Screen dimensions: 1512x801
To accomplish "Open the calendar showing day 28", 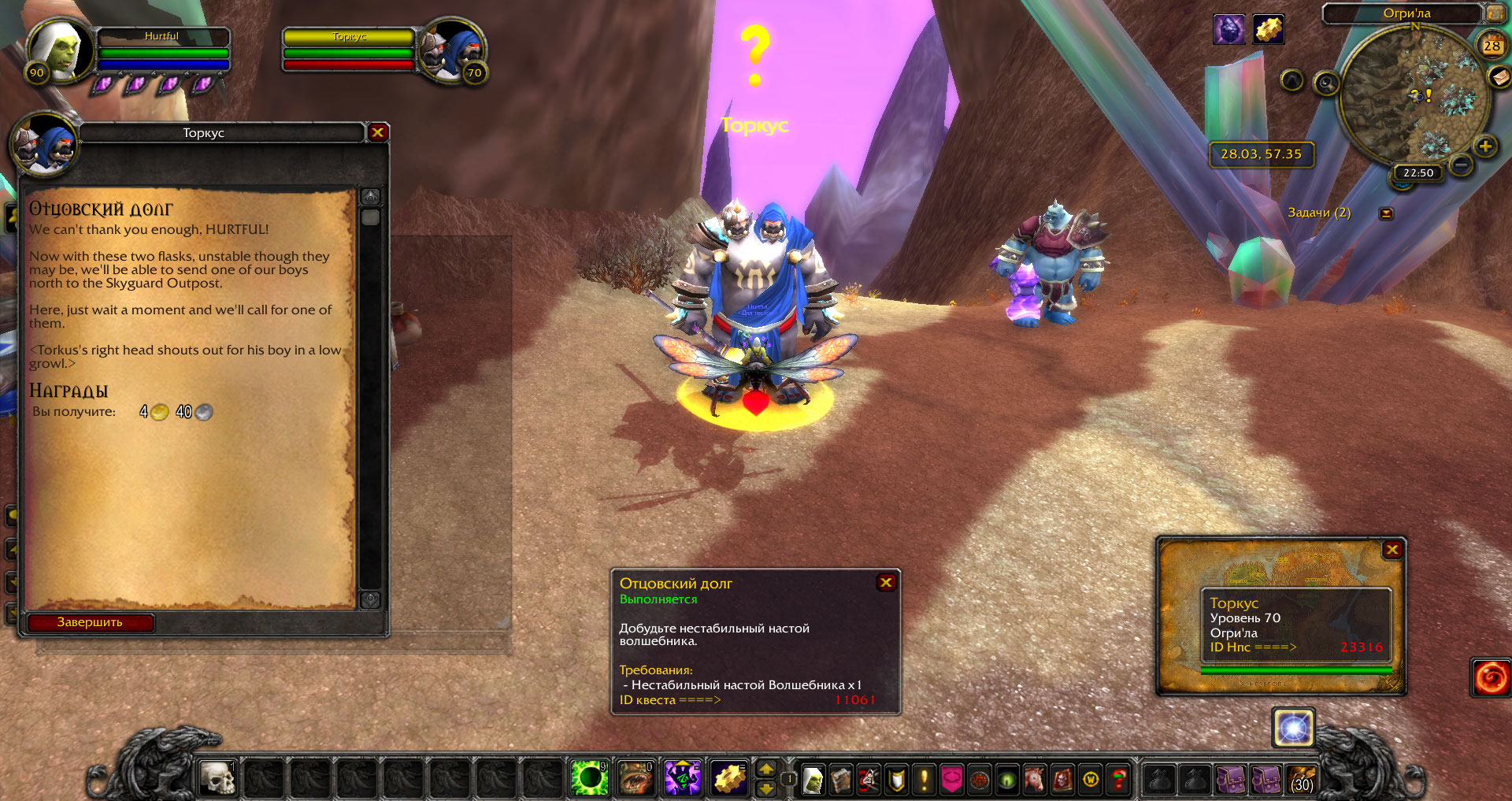I will (x=1492, y=46).
